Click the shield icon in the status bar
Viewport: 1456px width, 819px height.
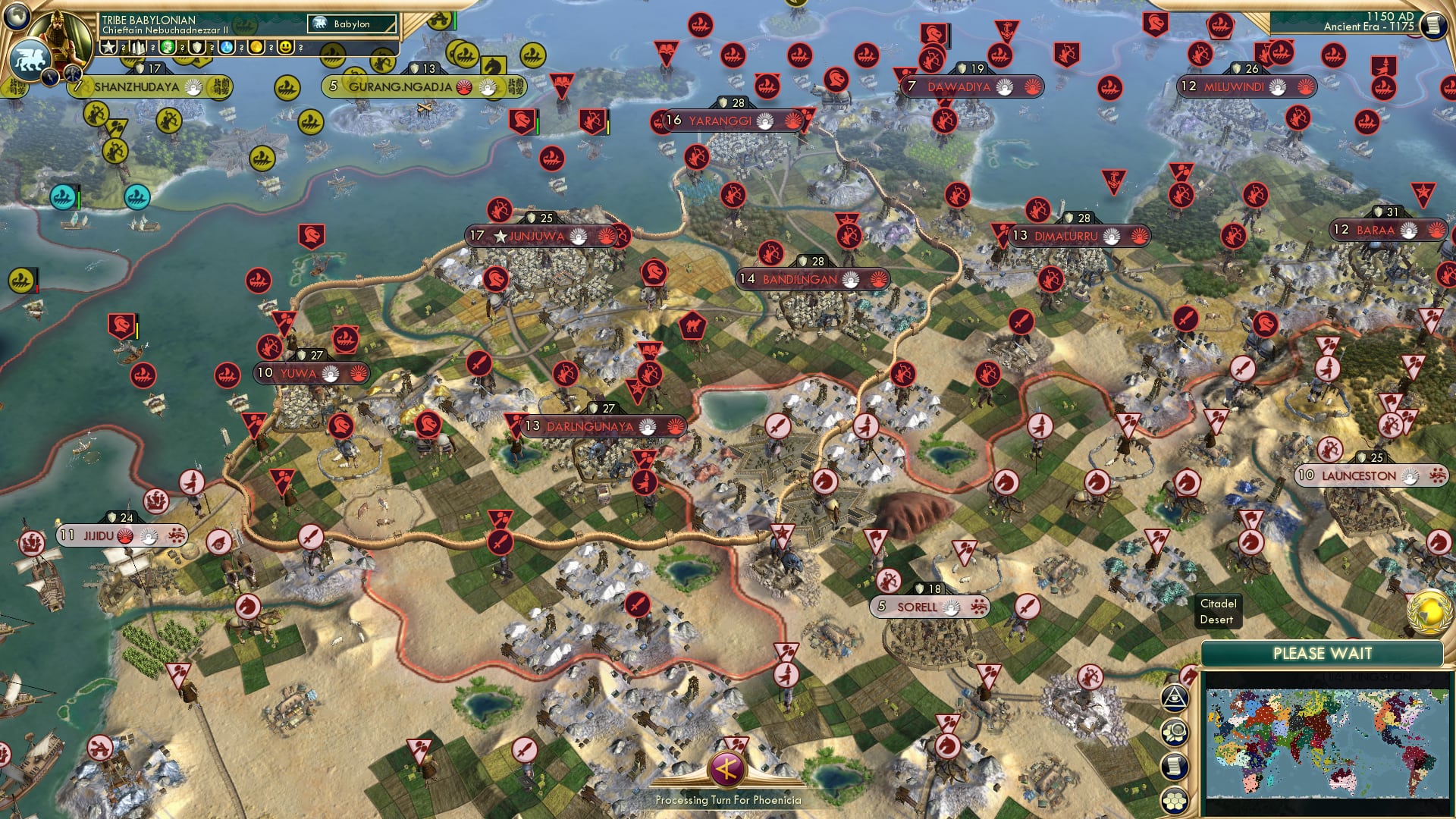coord(196,47)
